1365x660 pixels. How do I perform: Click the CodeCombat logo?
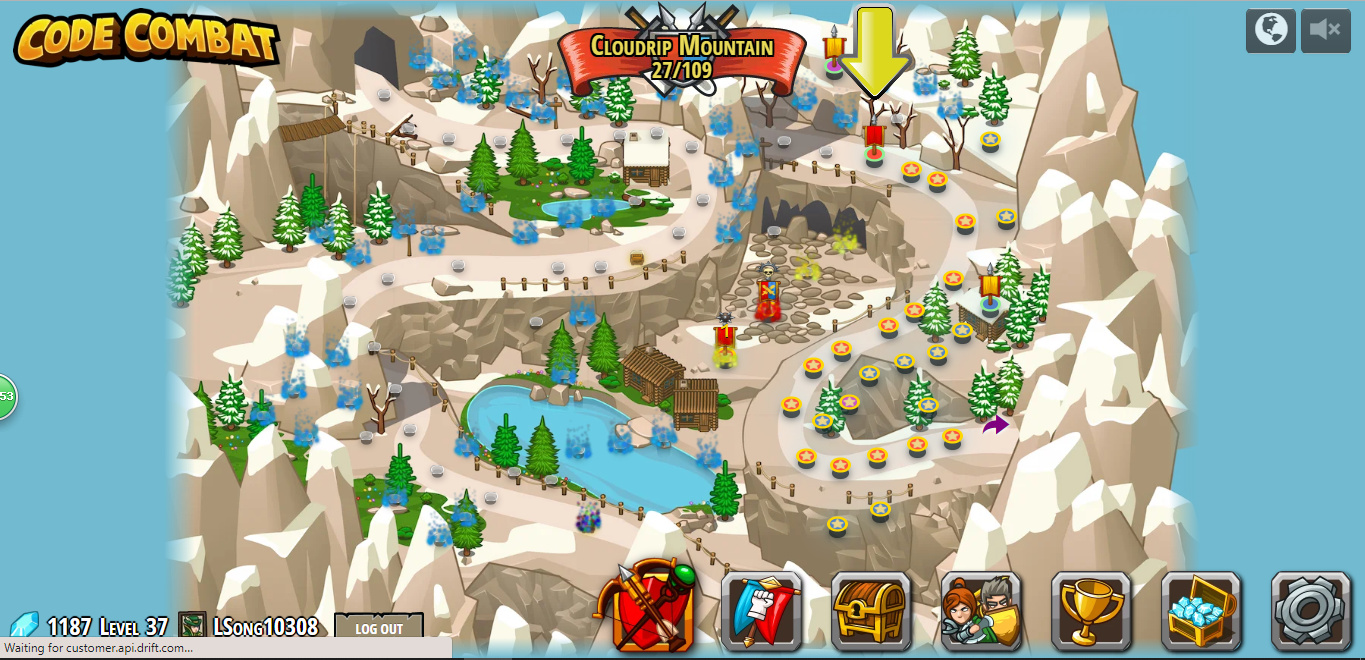pyautogui.click(x=146, y=38)
